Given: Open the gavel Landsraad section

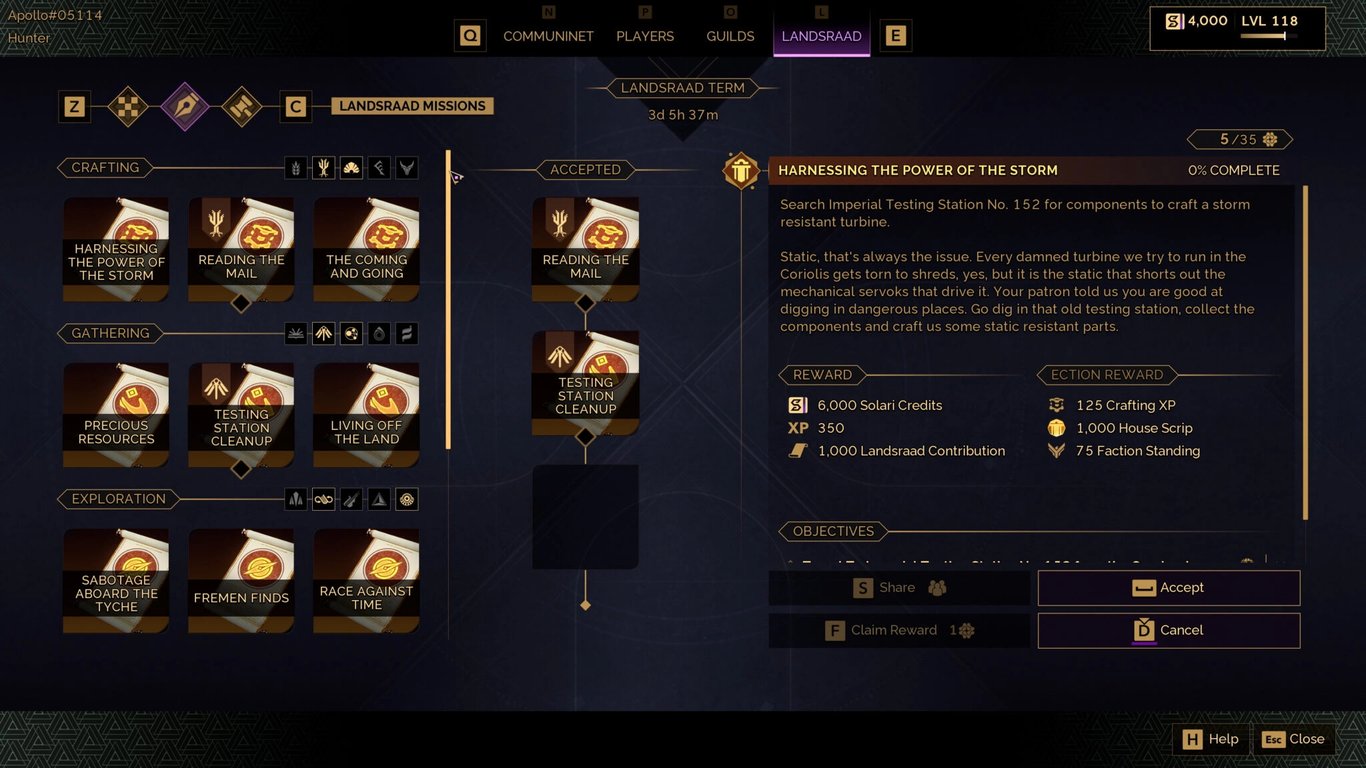Looking at the screenshot, I should pyautogui.click(x=241, y=106).
